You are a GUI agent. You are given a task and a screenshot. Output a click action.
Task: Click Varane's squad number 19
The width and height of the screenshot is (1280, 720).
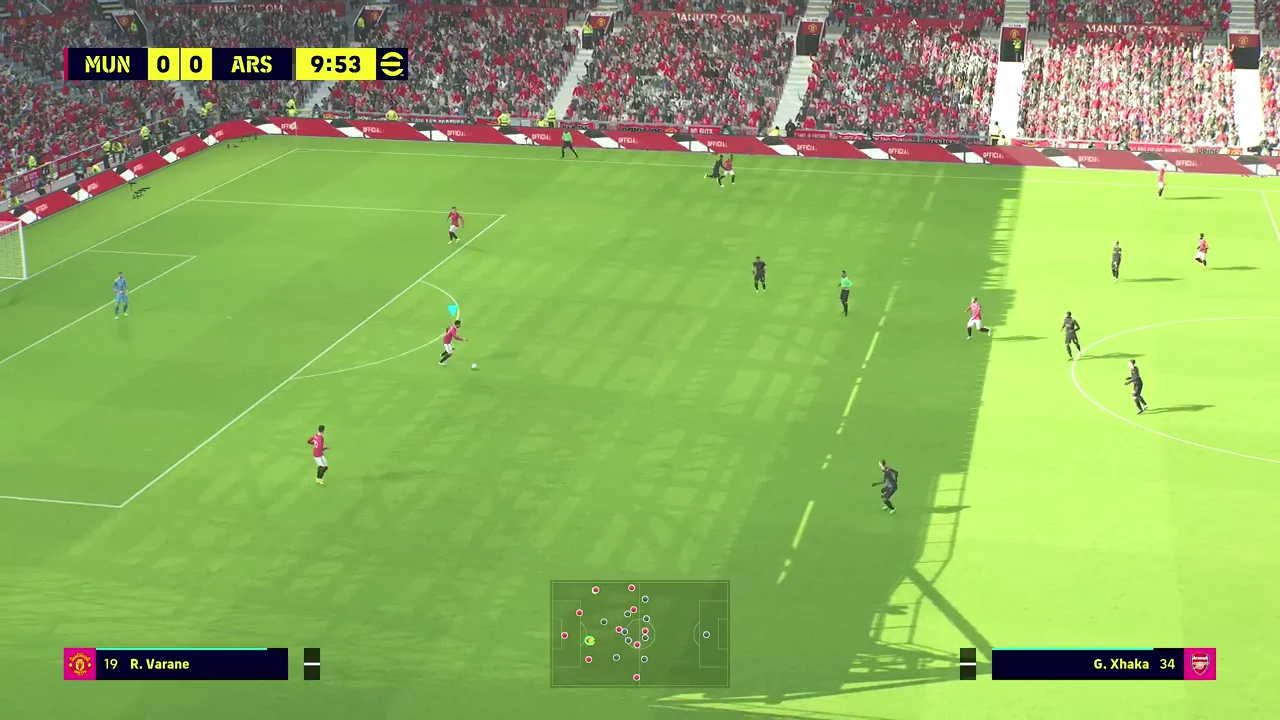click(x=111, y=664)
